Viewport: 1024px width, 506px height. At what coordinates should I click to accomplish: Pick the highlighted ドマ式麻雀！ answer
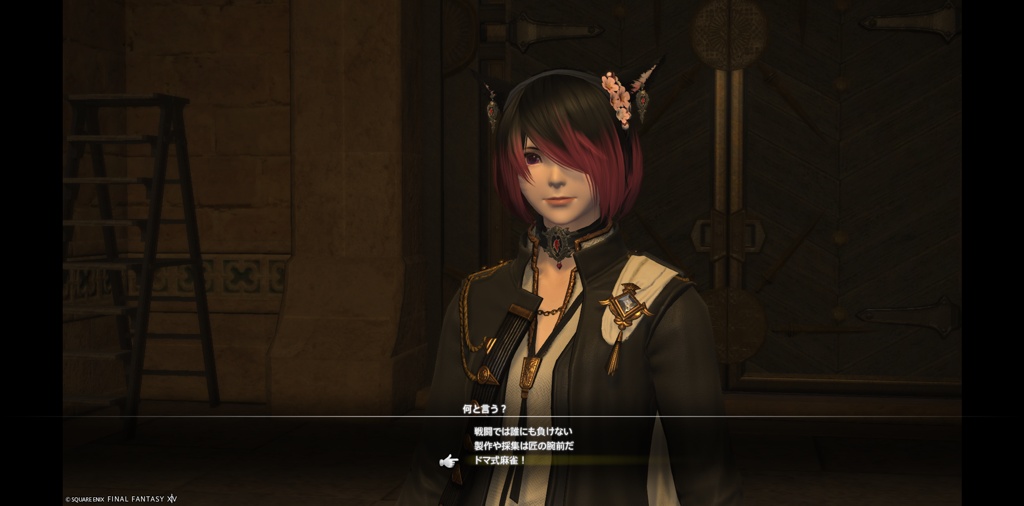(x=500, y=460)
